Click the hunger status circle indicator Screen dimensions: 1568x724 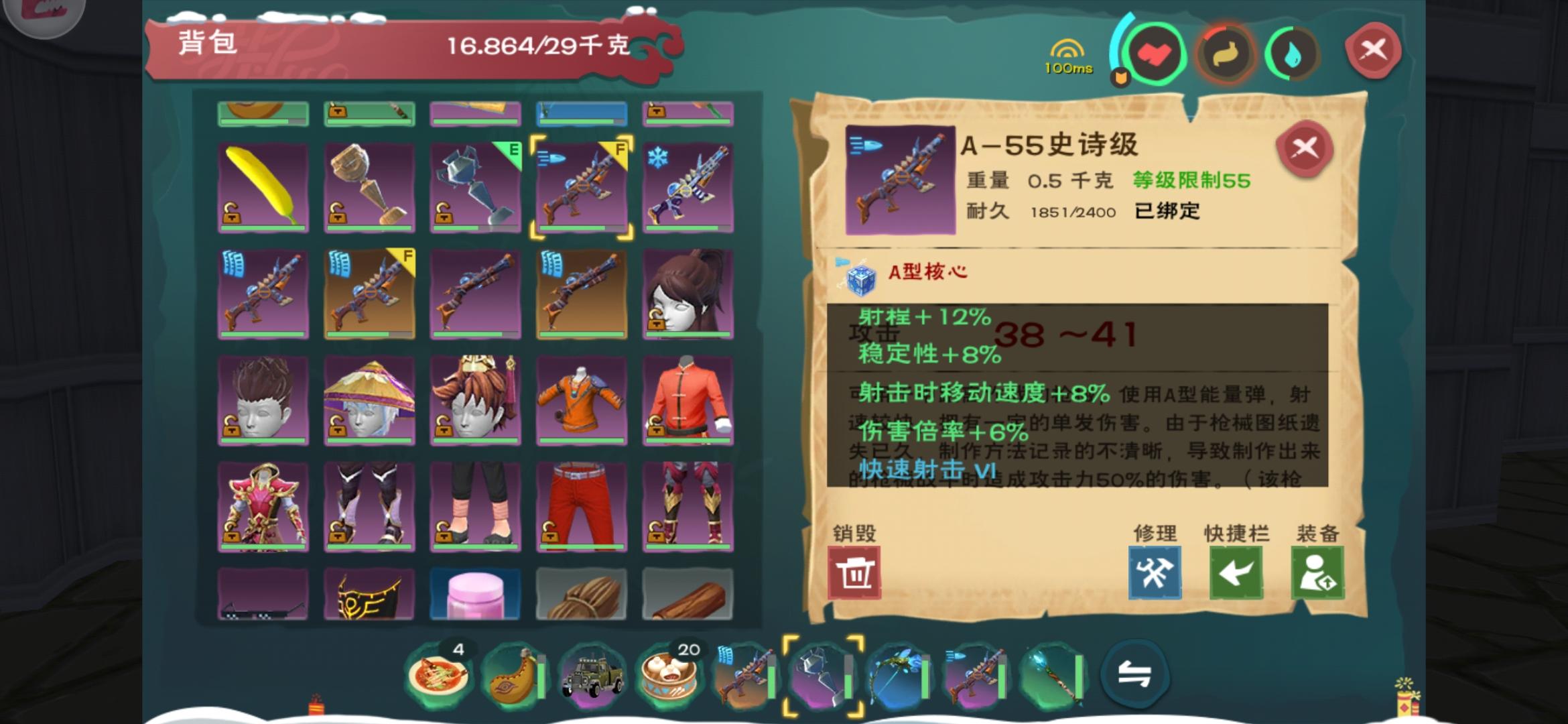(x=1225, y=53)
